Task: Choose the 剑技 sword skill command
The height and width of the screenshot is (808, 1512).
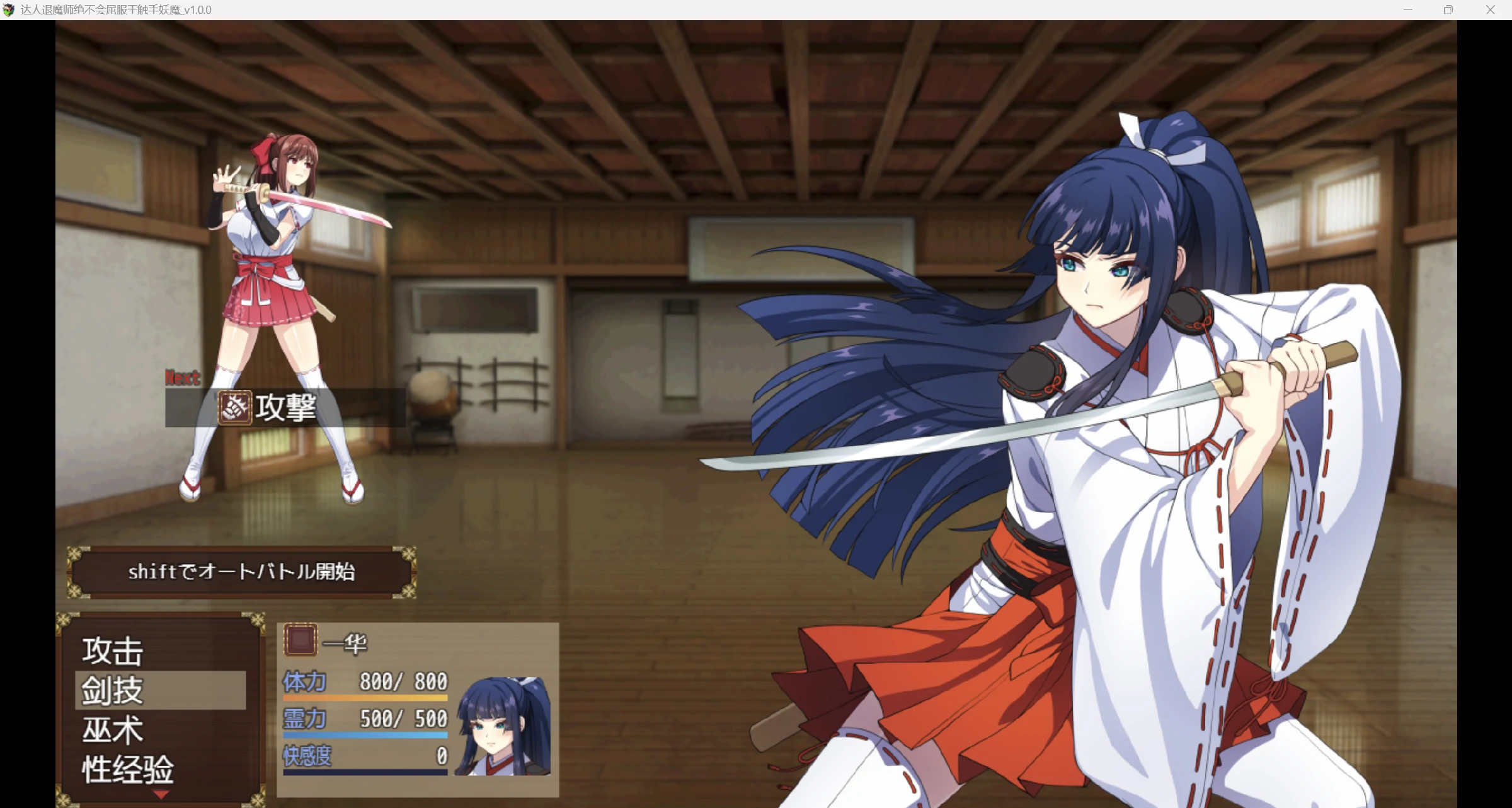Action: (x=113, y=690)
